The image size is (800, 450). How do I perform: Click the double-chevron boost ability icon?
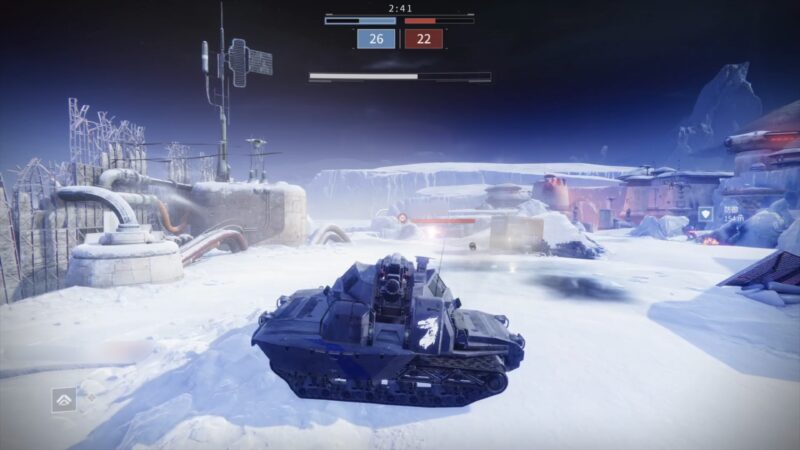click(x=64, y=400)
